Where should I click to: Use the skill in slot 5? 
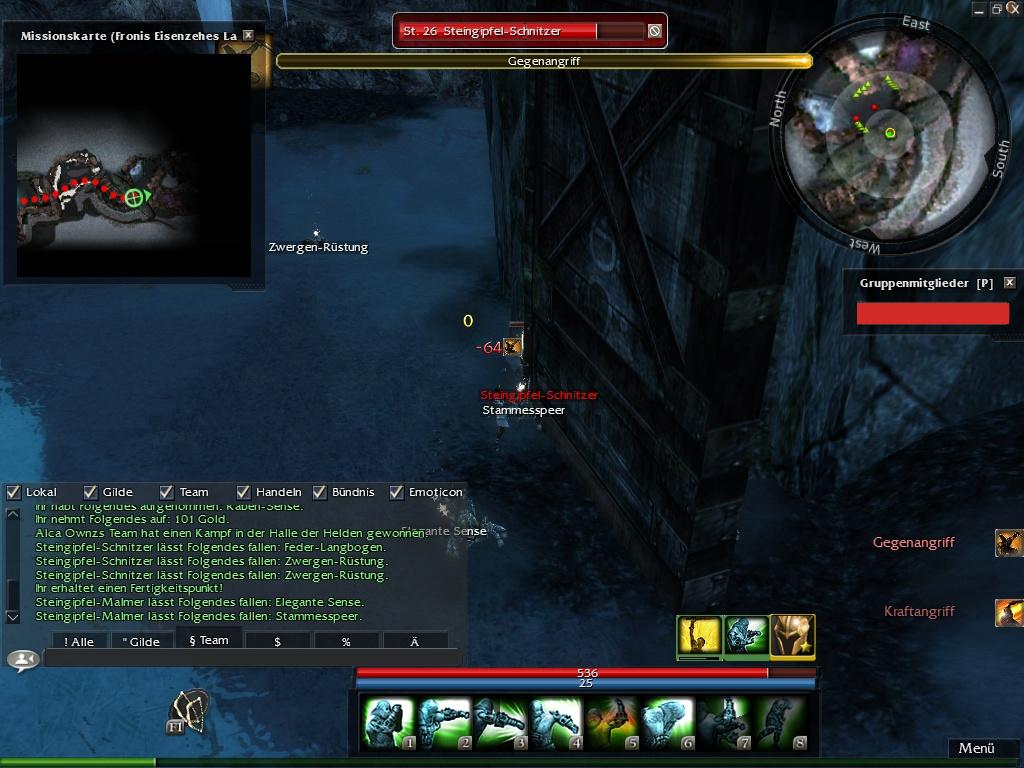[x=612, y=724]
